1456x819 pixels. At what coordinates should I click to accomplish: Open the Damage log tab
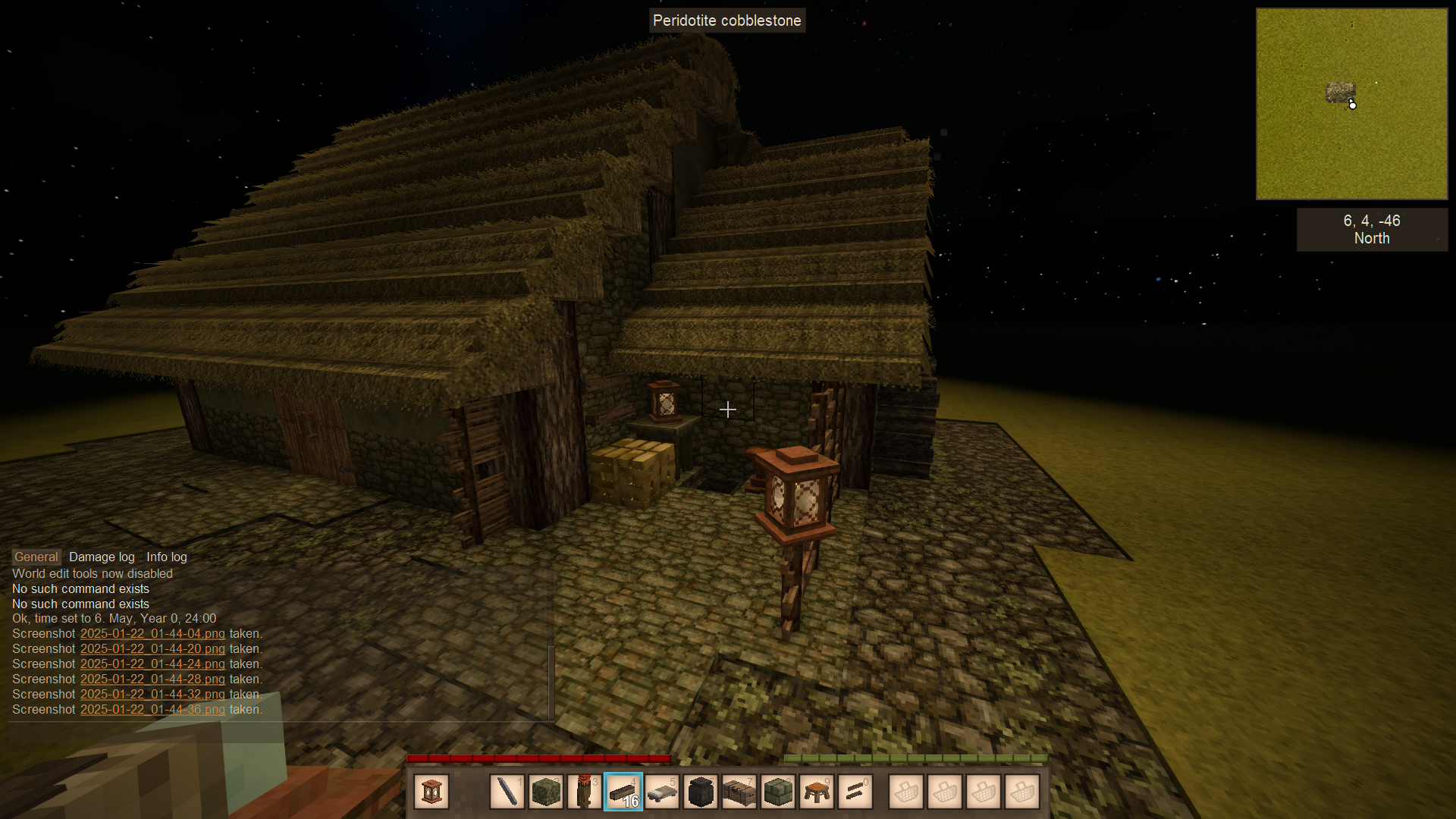[x=102, y=557]
